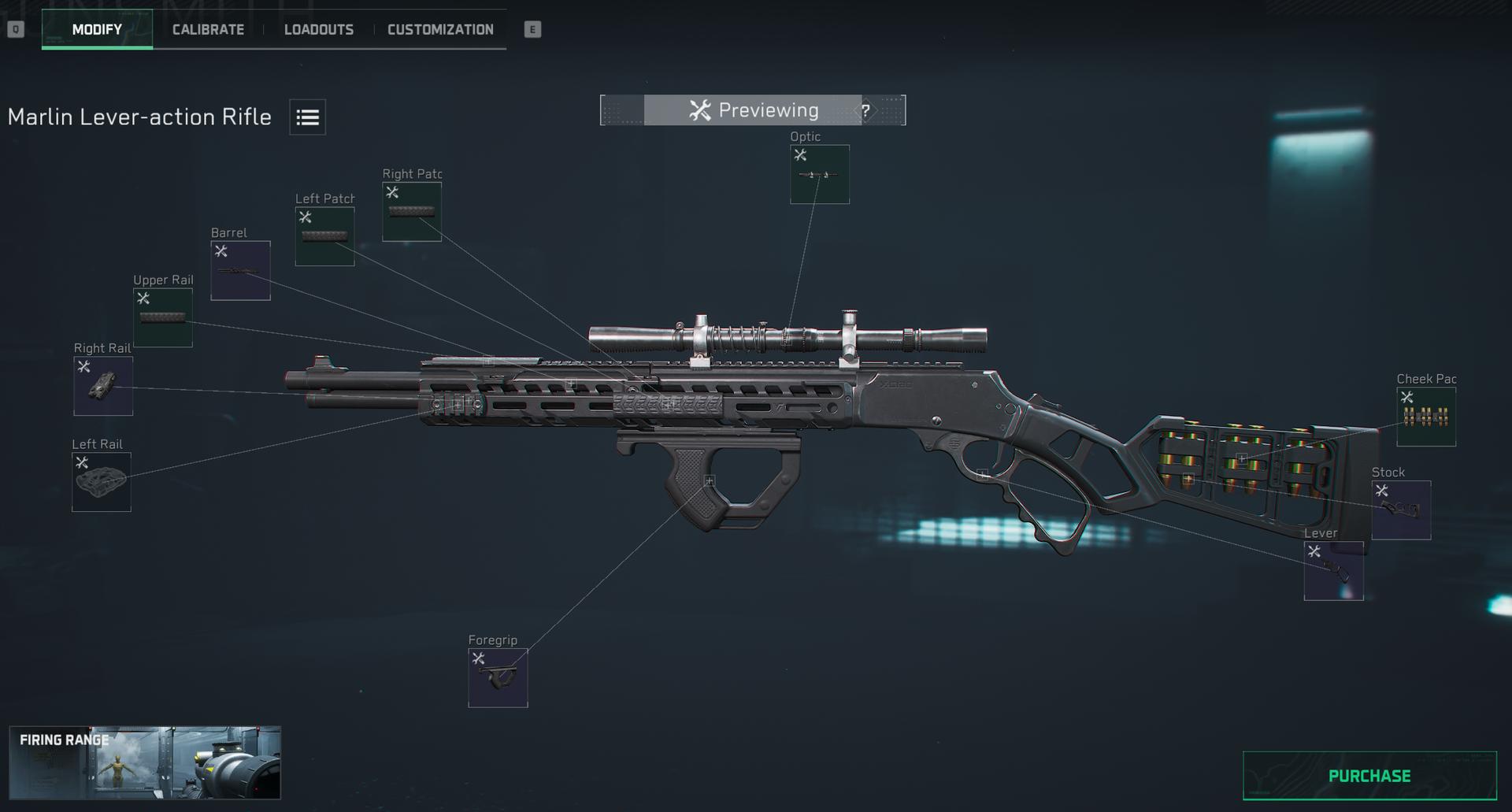
Task: Open the Left Patch attachment slot
Action: point(324,236)
